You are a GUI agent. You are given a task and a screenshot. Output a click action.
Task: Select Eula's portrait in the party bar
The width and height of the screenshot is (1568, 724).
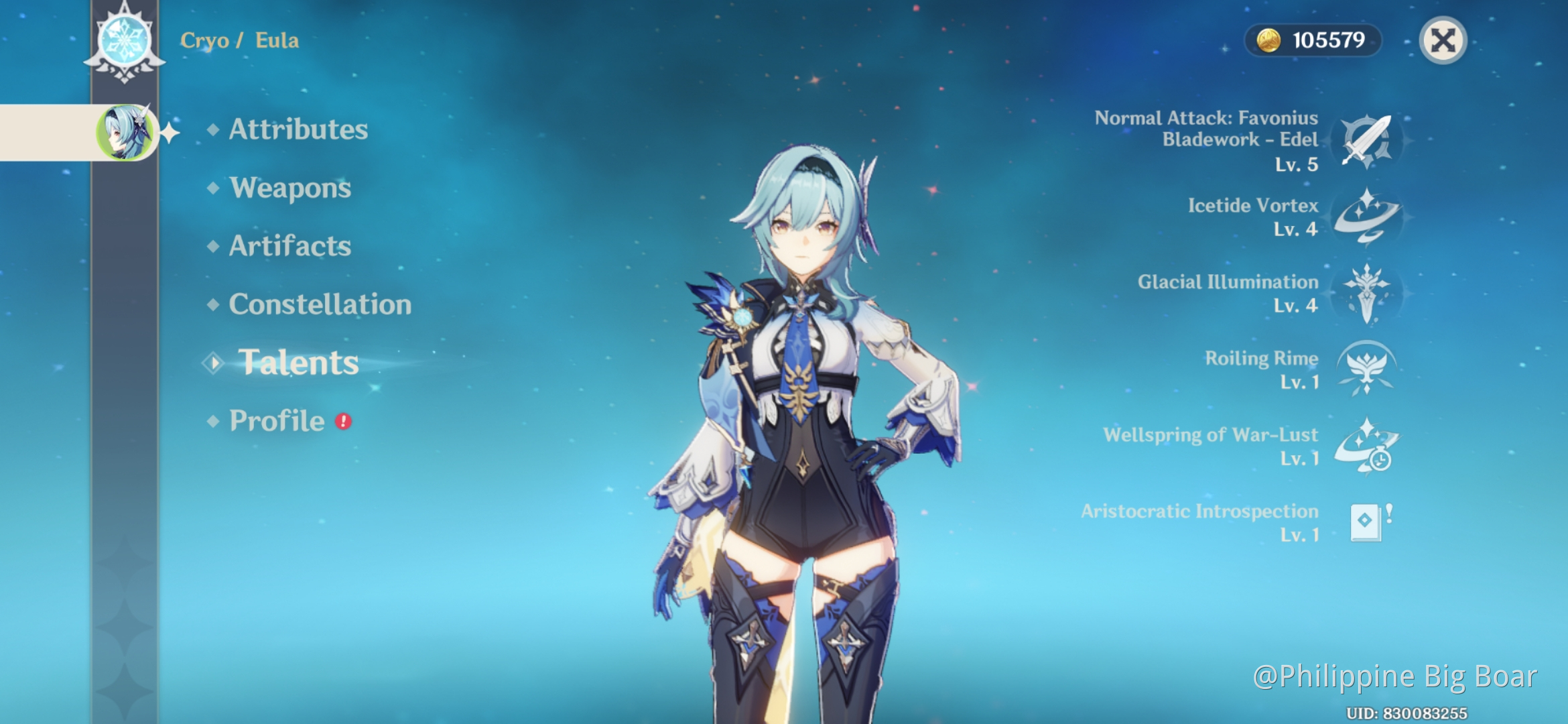[x=125, y=132]
